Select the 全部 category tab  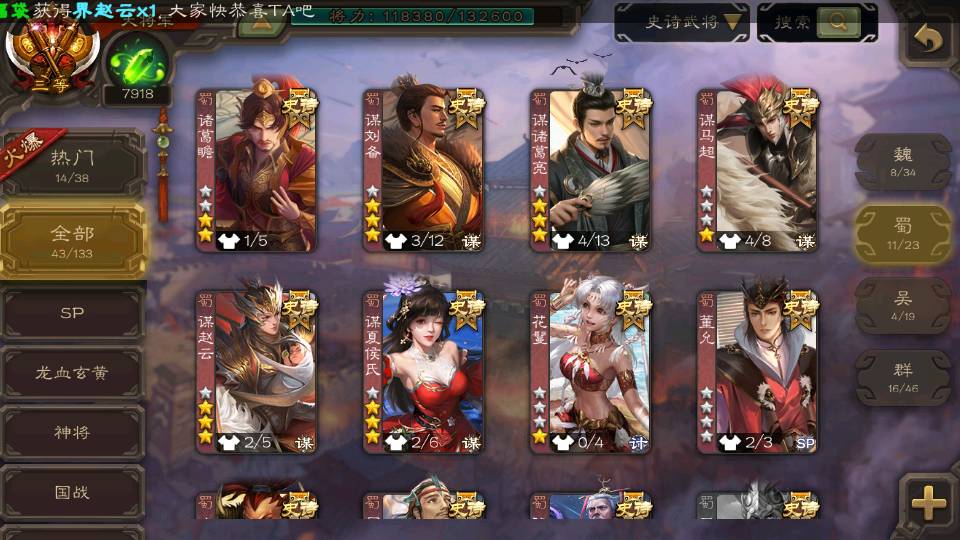click(x=73, y=241)
